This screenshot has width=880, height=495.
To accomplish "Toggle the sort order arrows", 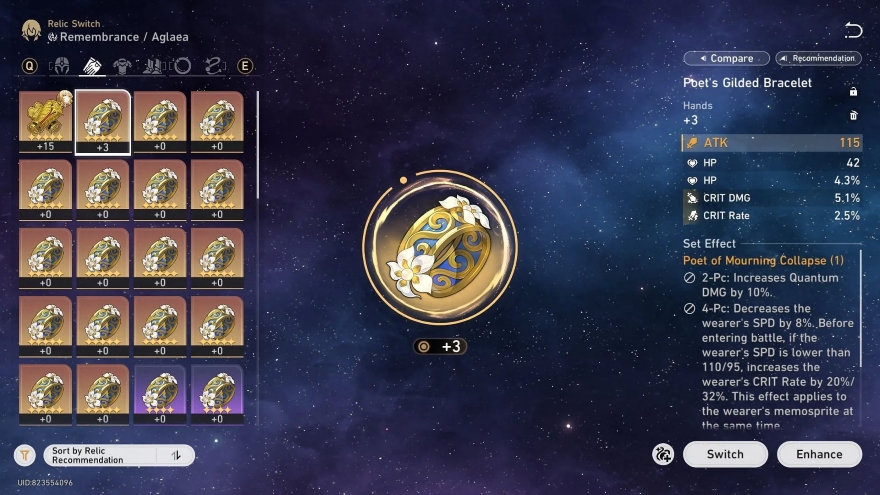I will pyautogui.click(x=176, y=455).
